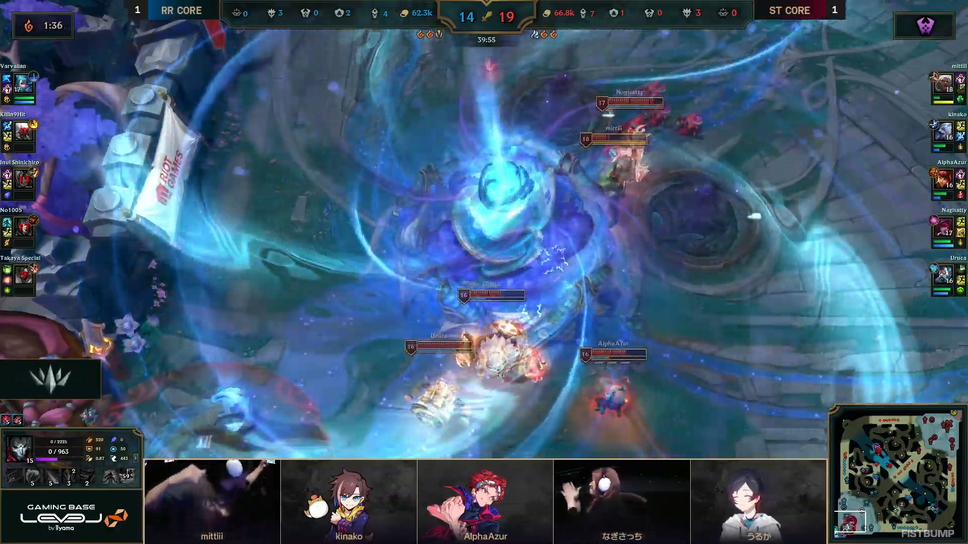The width and height of the screenshot is (968, 544).
Task: Select AlphaAzur's champion portrait in team list
Action: 943,181
